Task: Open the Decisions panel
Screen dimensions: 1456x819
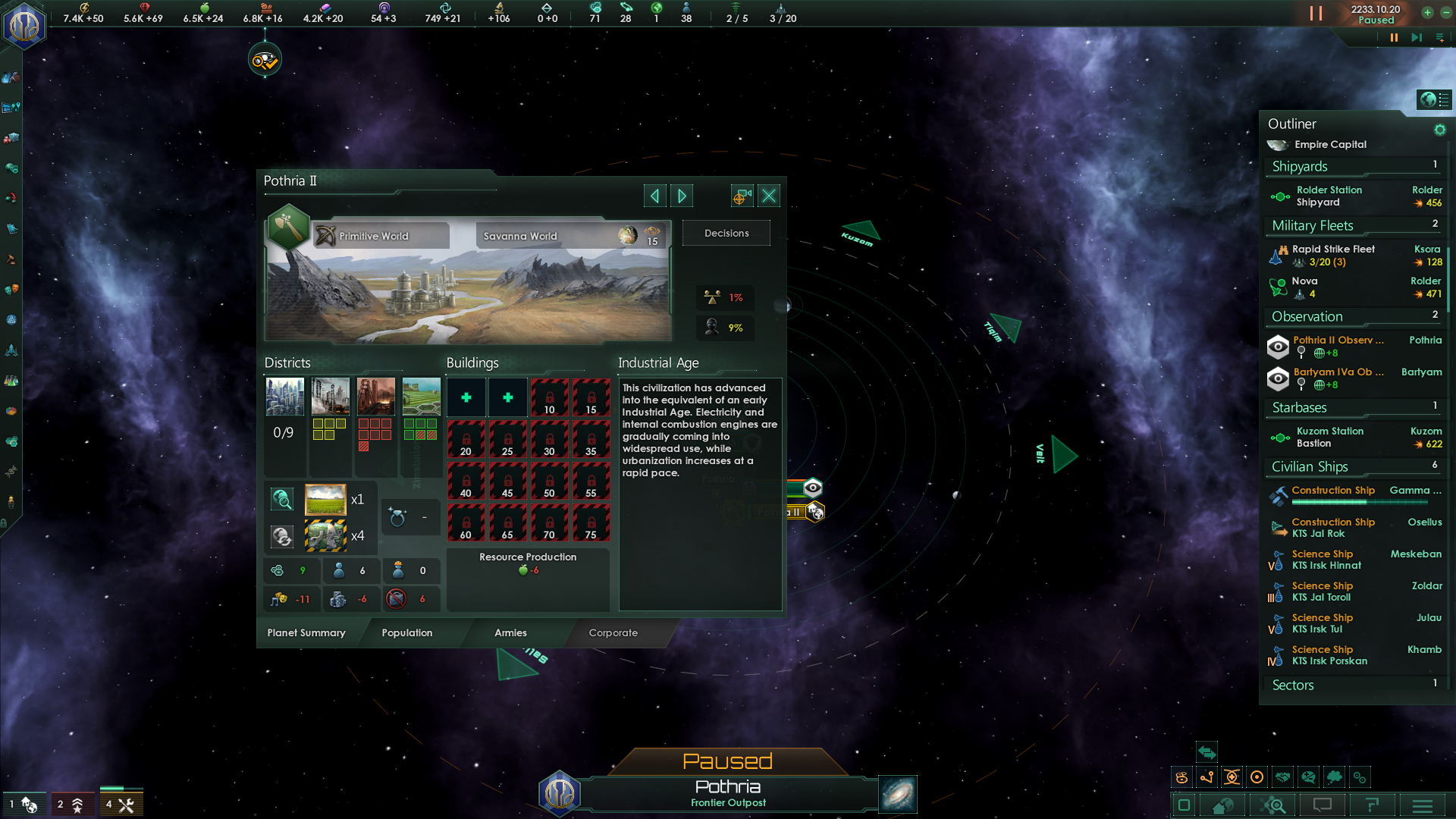Action: (x=726, y=234)
